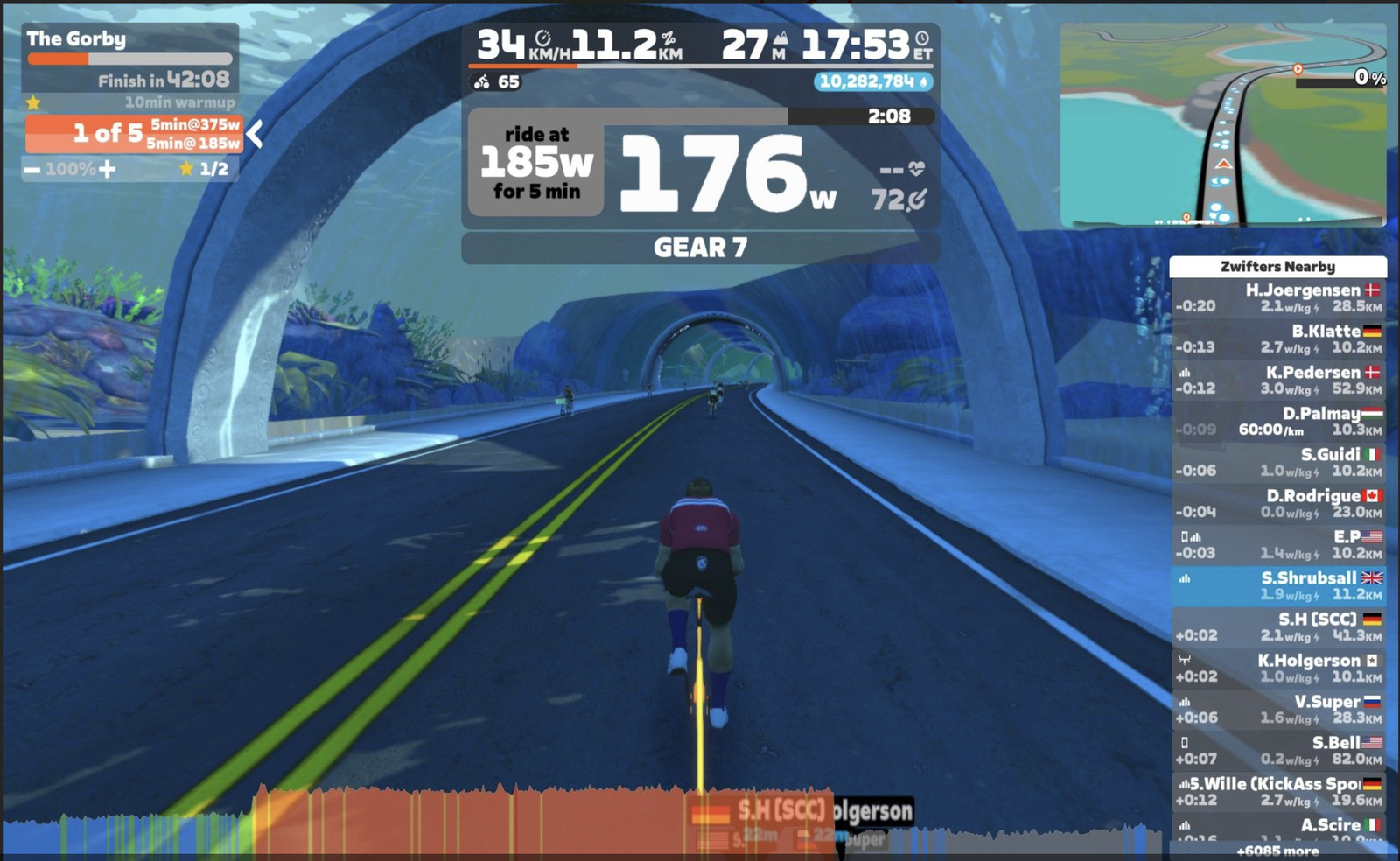
Task: Click the XP droplet icon beside 10,282,784
Action: coord(925,80)
